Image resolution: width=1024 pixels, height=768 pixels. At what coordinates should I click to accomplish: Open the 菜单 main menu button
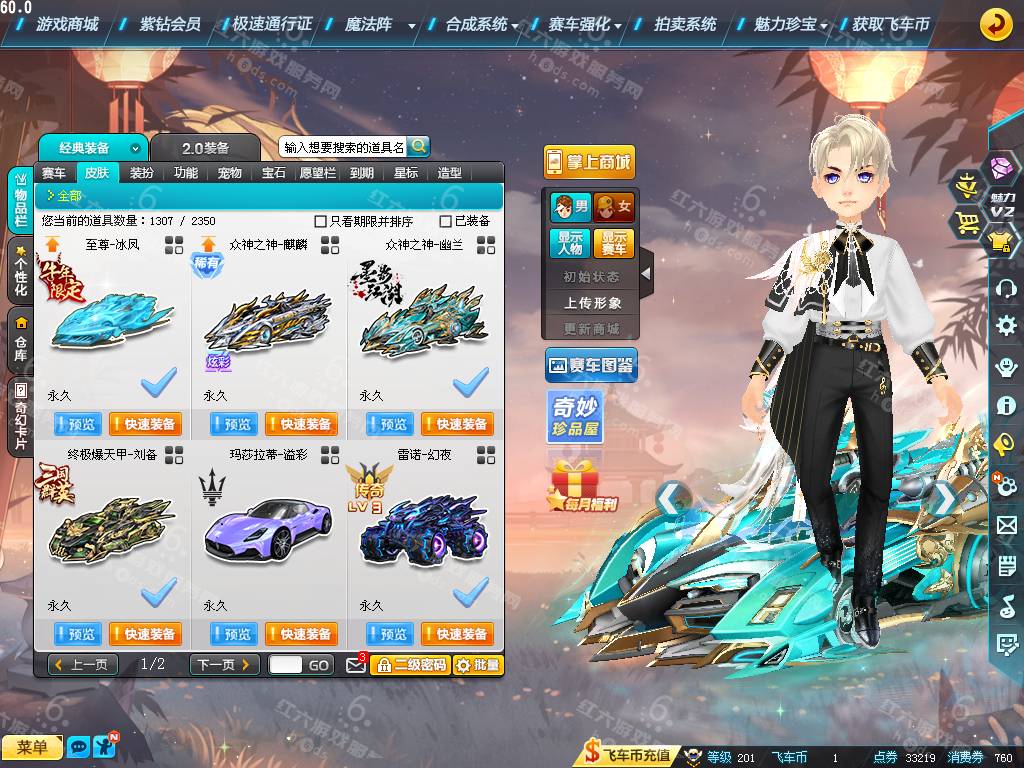tap(32, 747)
